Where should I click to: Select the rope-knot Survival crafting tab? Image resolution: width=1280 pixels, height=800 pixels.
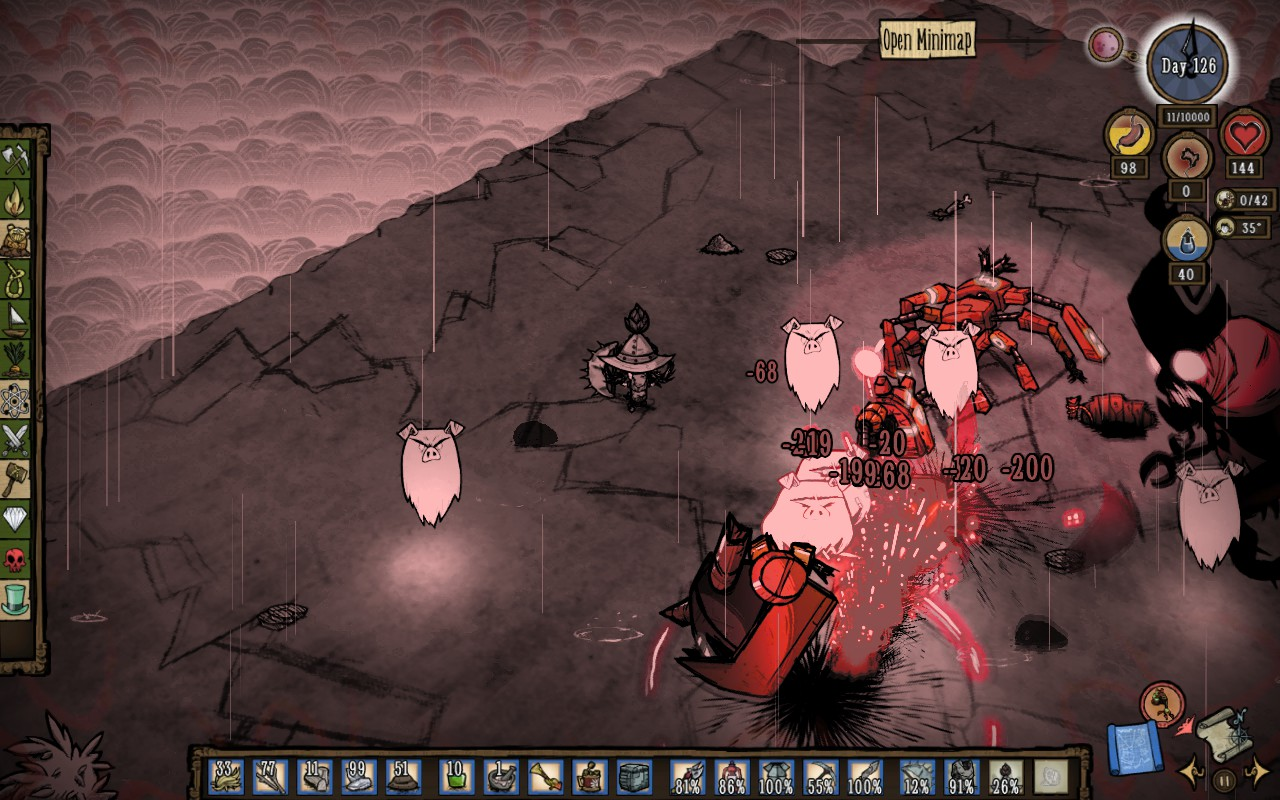point(16,278)
